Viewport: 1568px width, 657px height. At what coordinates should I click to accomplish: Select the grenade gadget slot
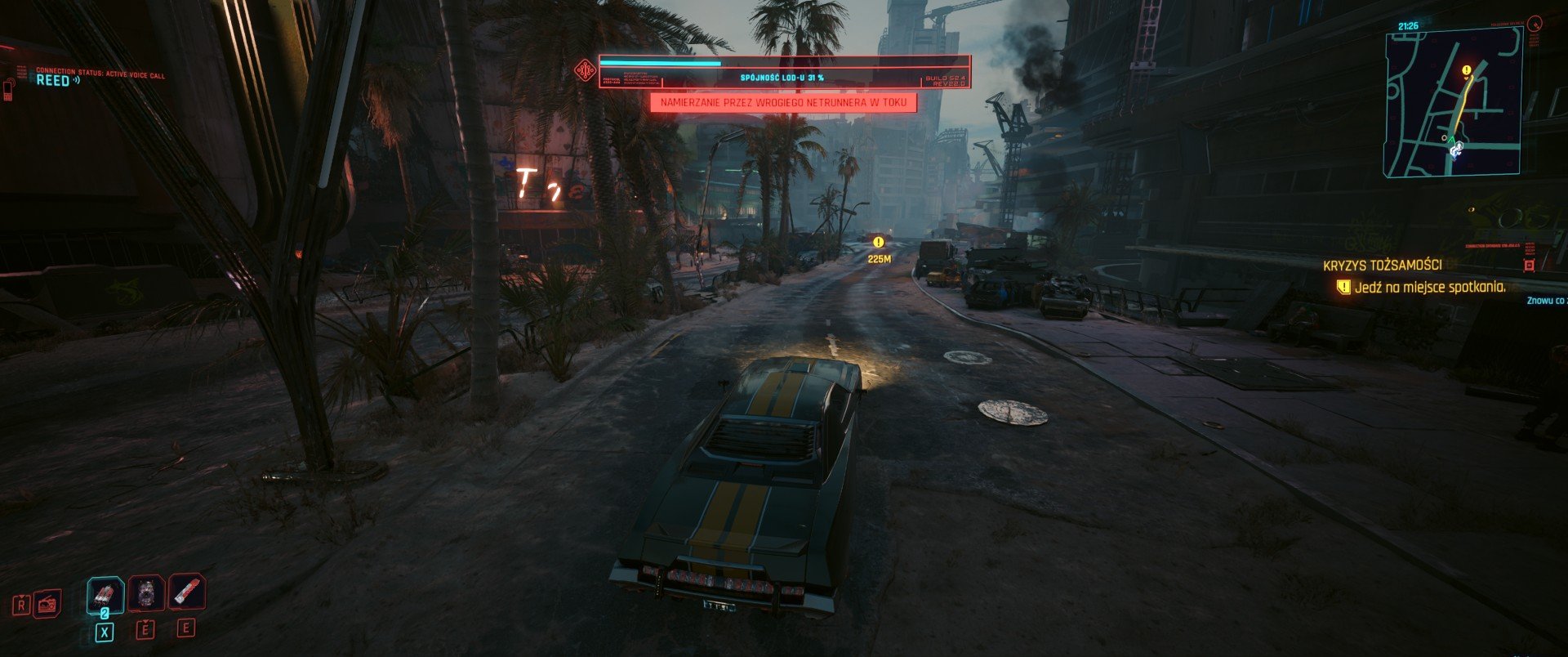(x=147, y=593)
